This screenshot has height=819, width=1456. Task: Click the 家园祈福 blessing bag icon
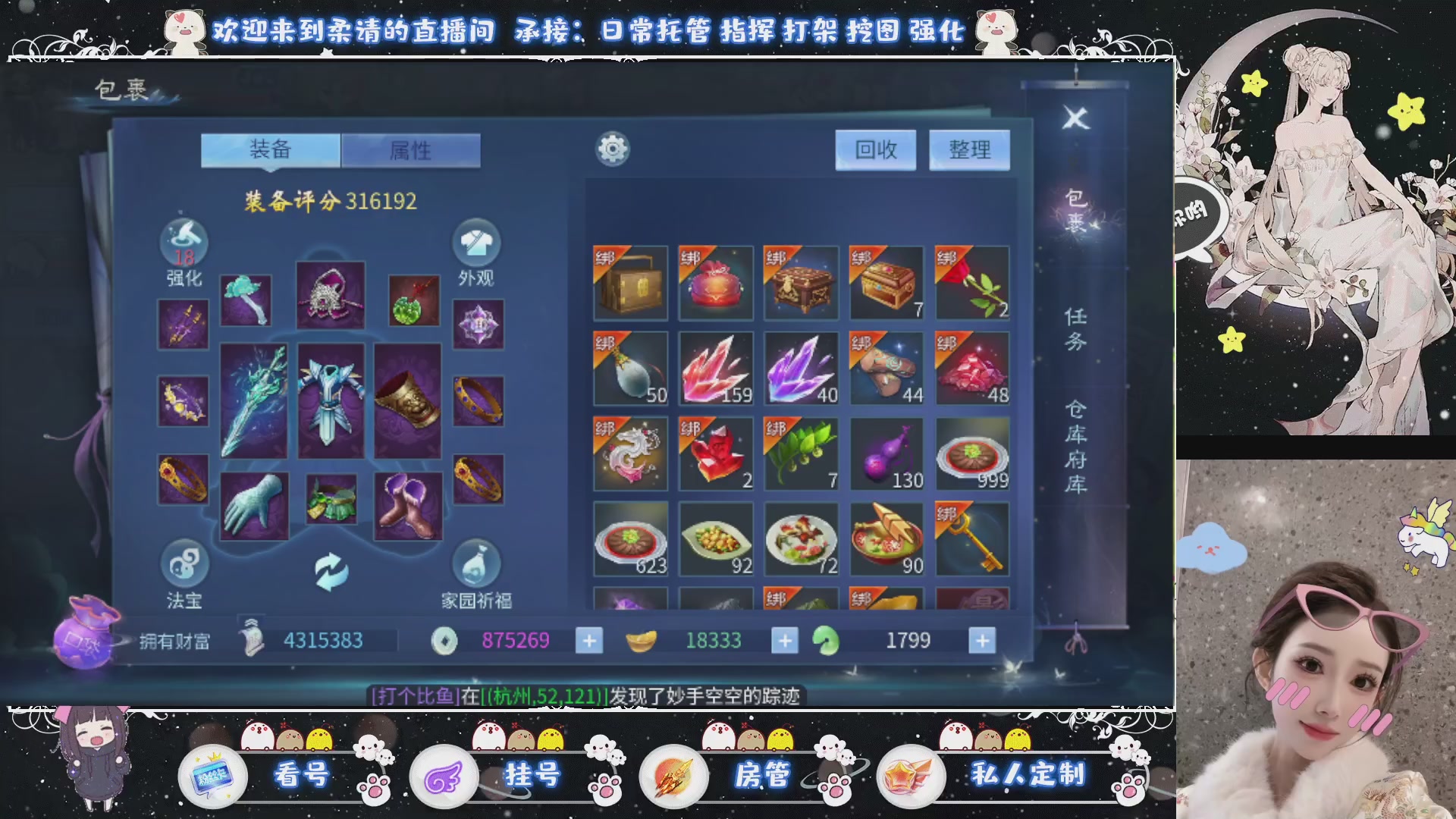(478, 566)
